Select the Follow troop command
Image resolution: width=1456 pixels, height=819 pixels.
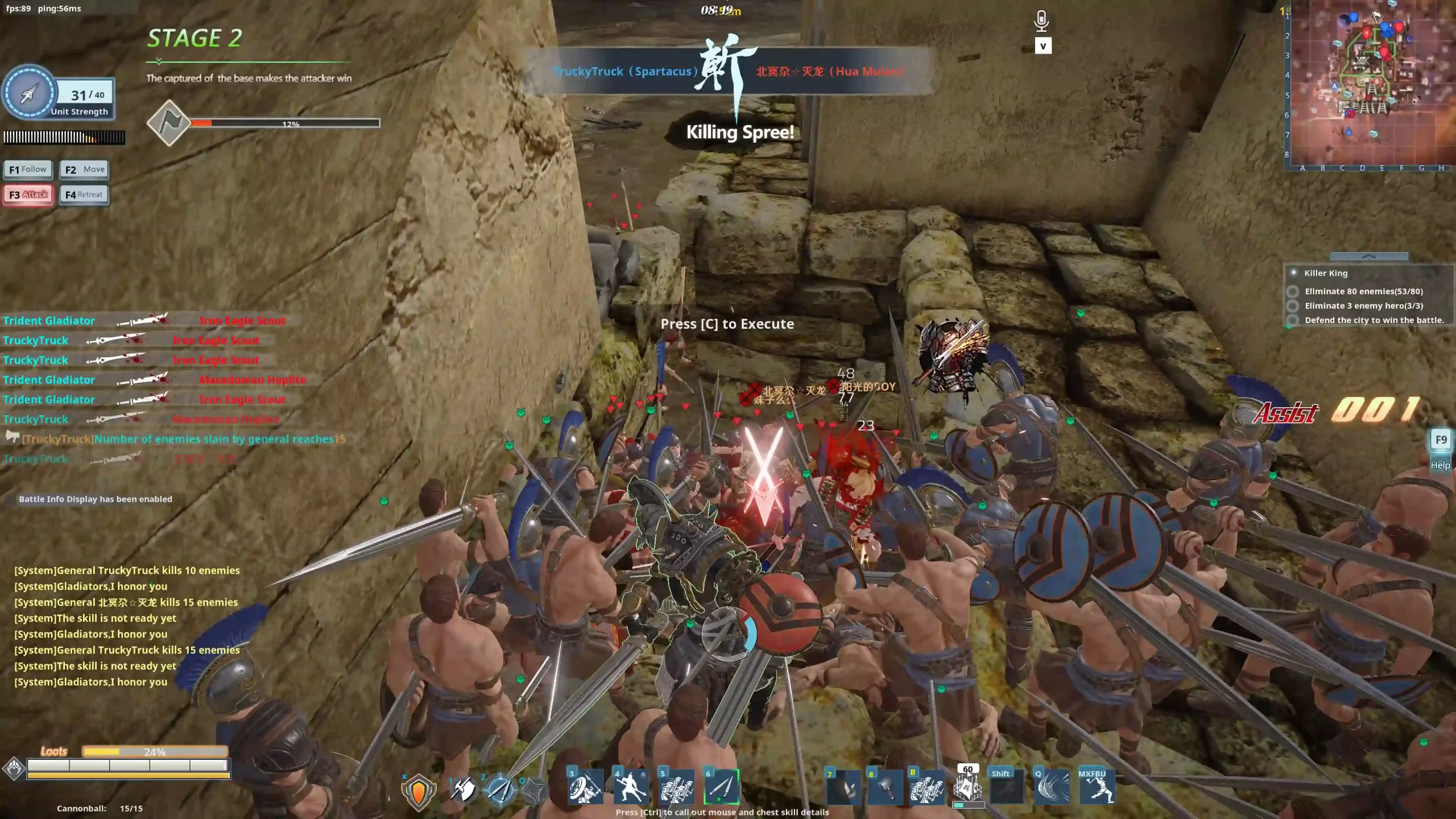pyautogui.click(x=28, y=169)
